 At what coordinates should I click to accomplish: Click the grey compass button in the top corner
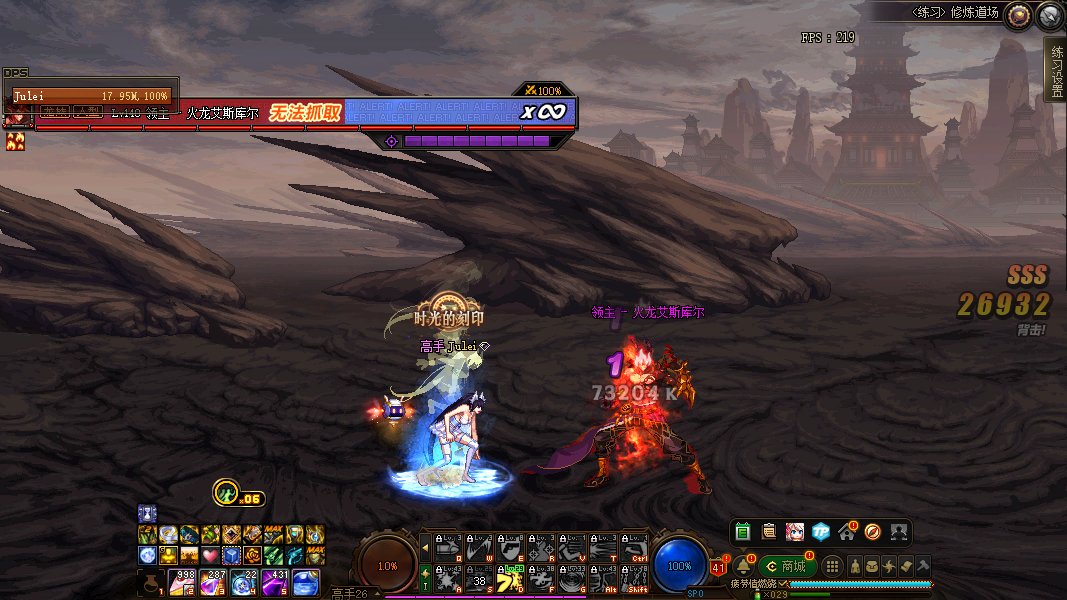coord(1049,14)
